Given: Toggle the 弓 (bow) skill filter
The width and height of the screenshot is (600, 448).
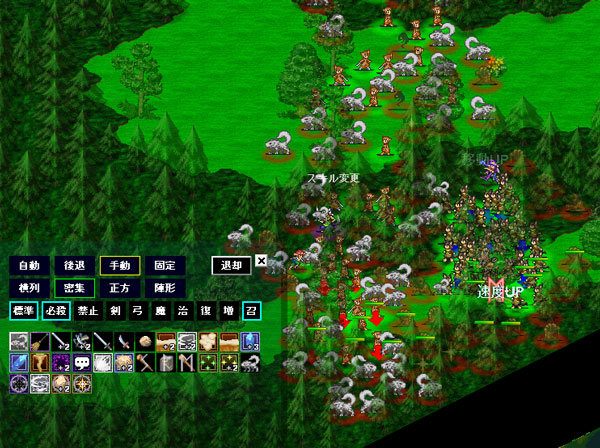Looking at the screenshot, I should pos(139,311).
